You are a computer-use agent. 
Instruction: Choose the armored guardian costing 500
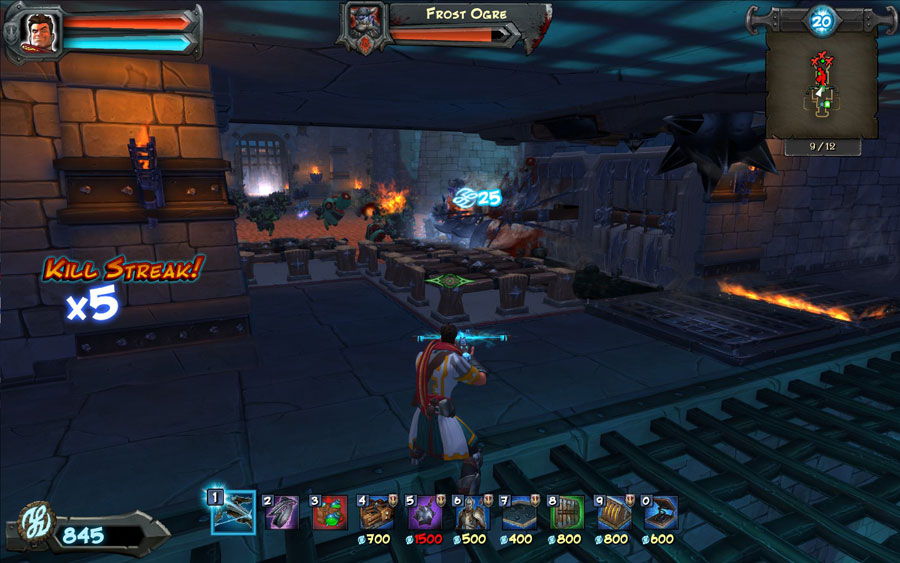(470, 512)
